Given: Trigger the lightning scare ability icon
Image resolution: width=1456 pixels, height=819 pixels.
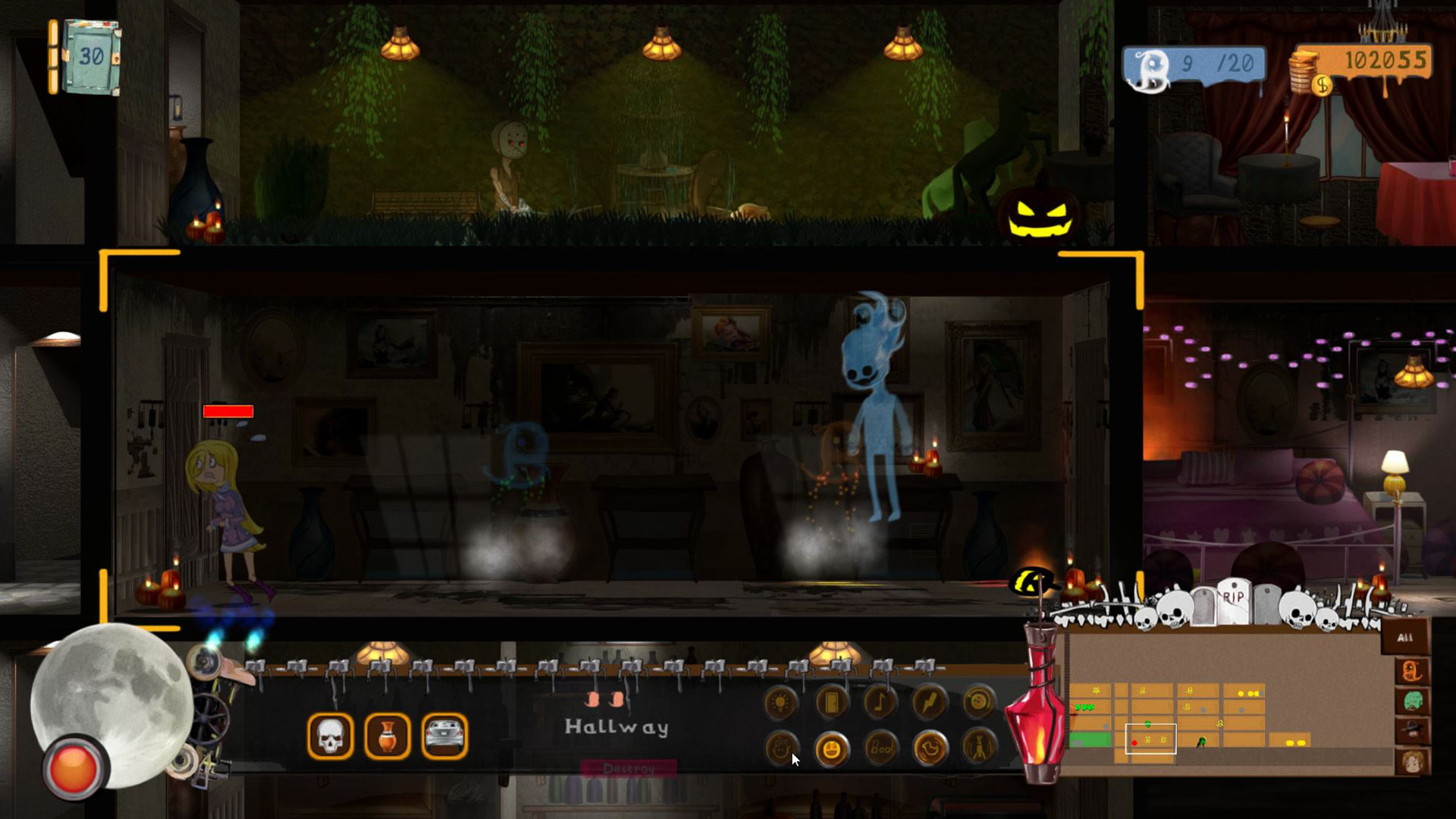Looking at the screenshot, I should point(928,702).
